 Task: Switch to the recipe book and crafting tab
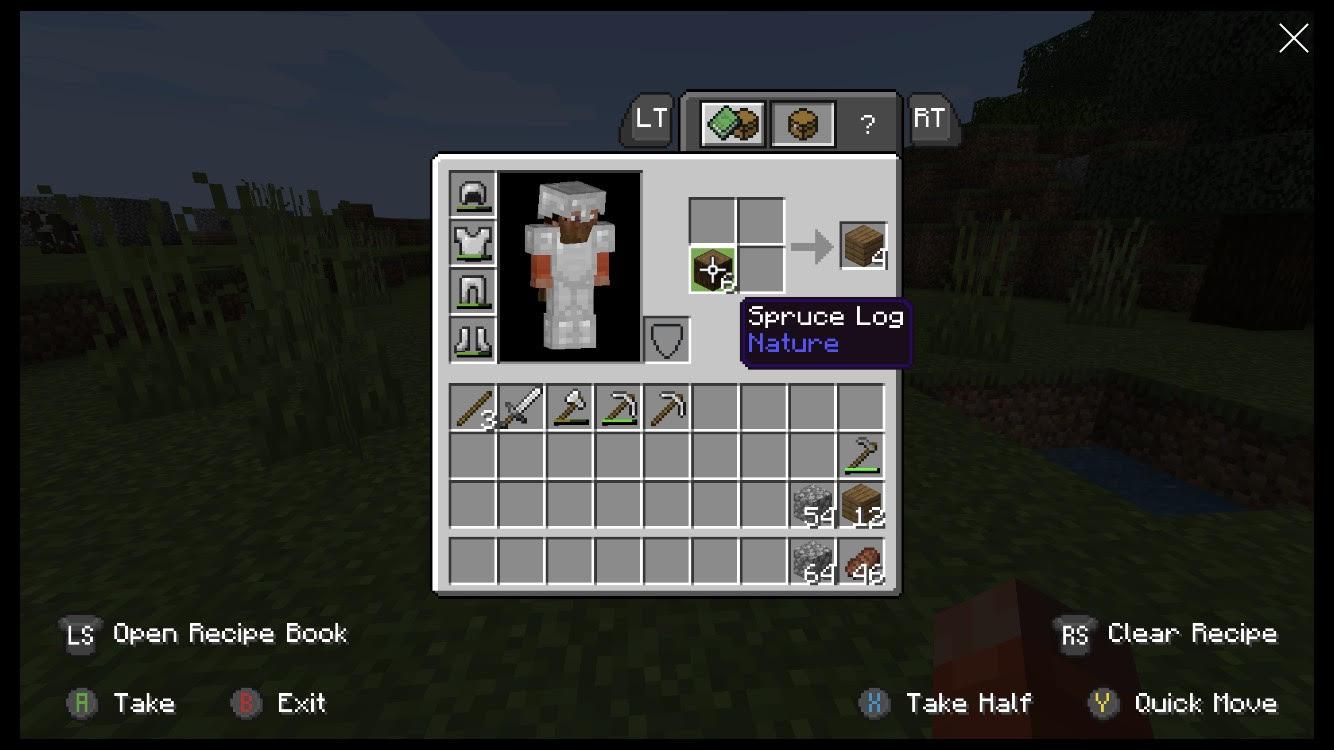(733, 124)
